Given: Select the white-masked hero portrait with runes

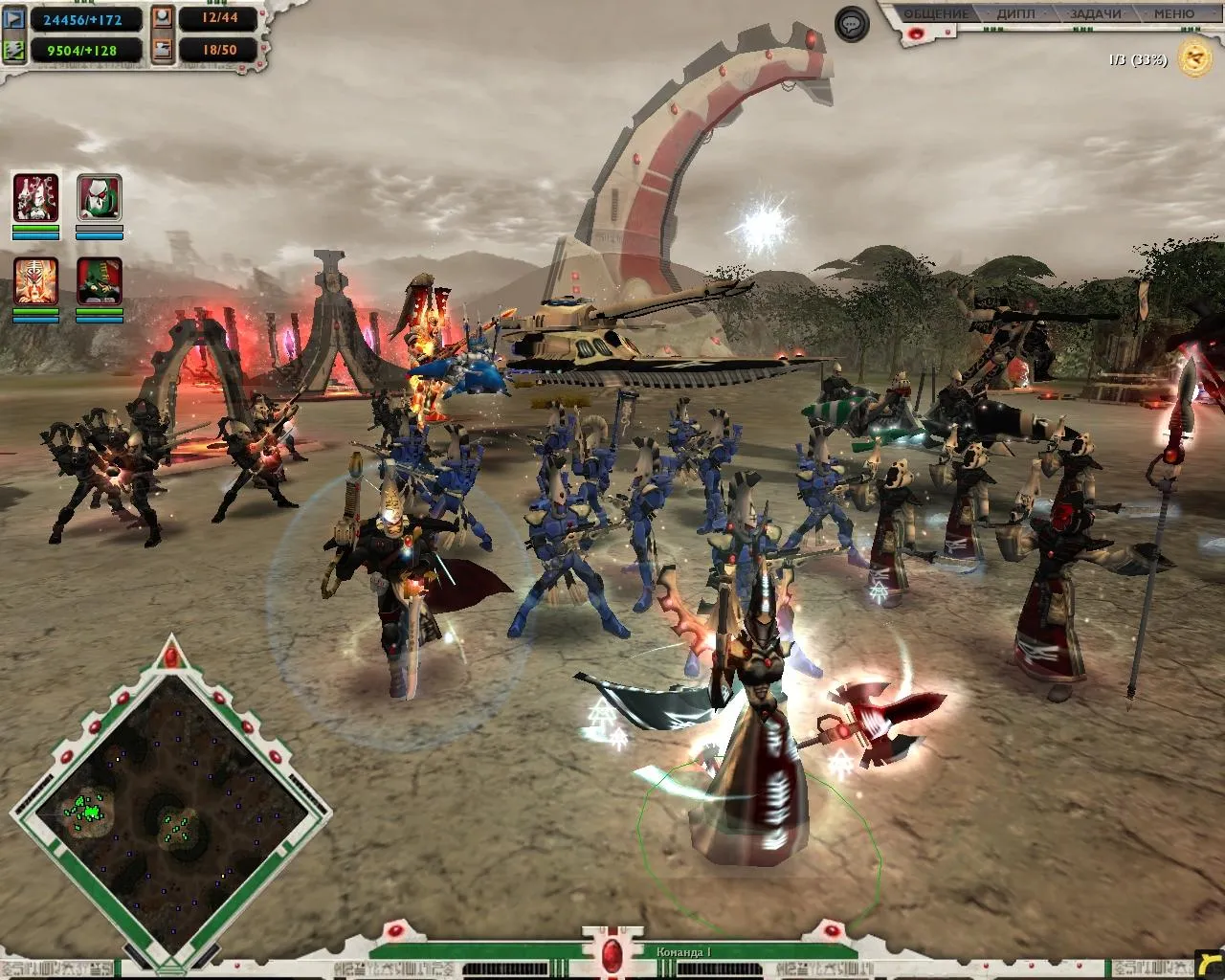Looking at the screenshot, I should (36, 198).
